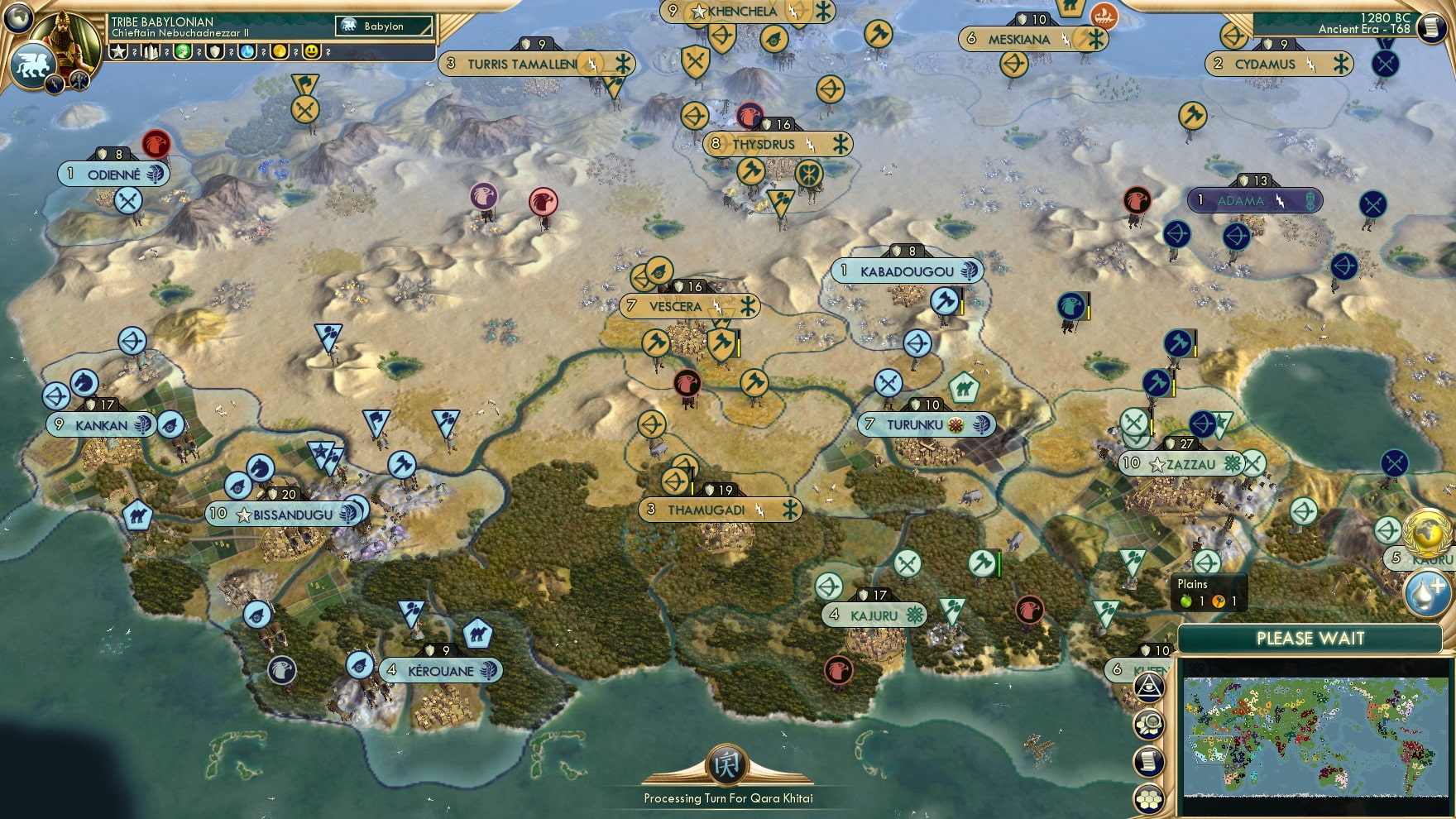Toggle hex grid overlay beside the minimap
1456x819 pixels.
click(1148, 797)
